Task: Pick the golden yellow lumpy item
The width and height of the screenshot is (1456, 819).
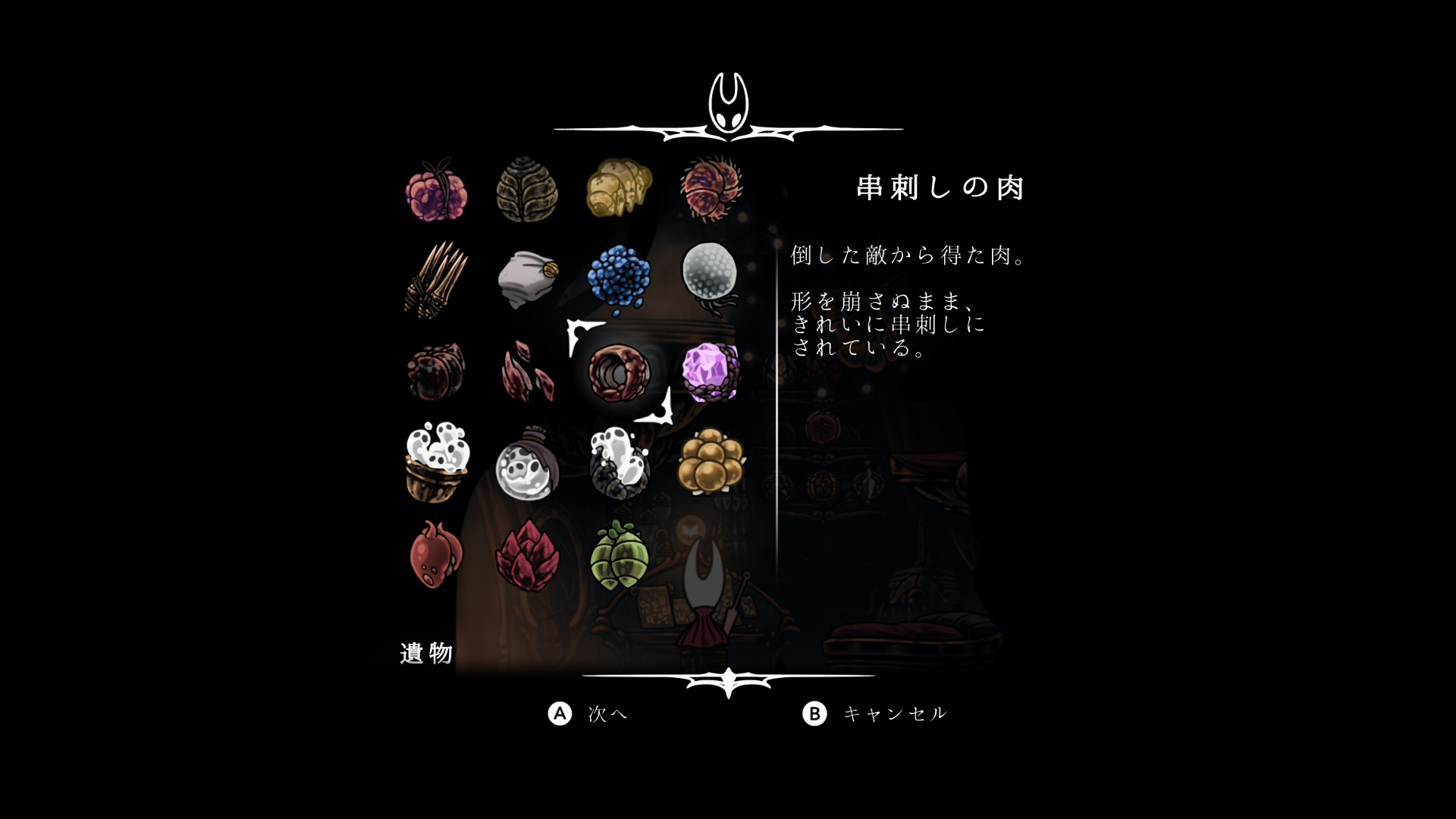Action: (x=619, y=188)
